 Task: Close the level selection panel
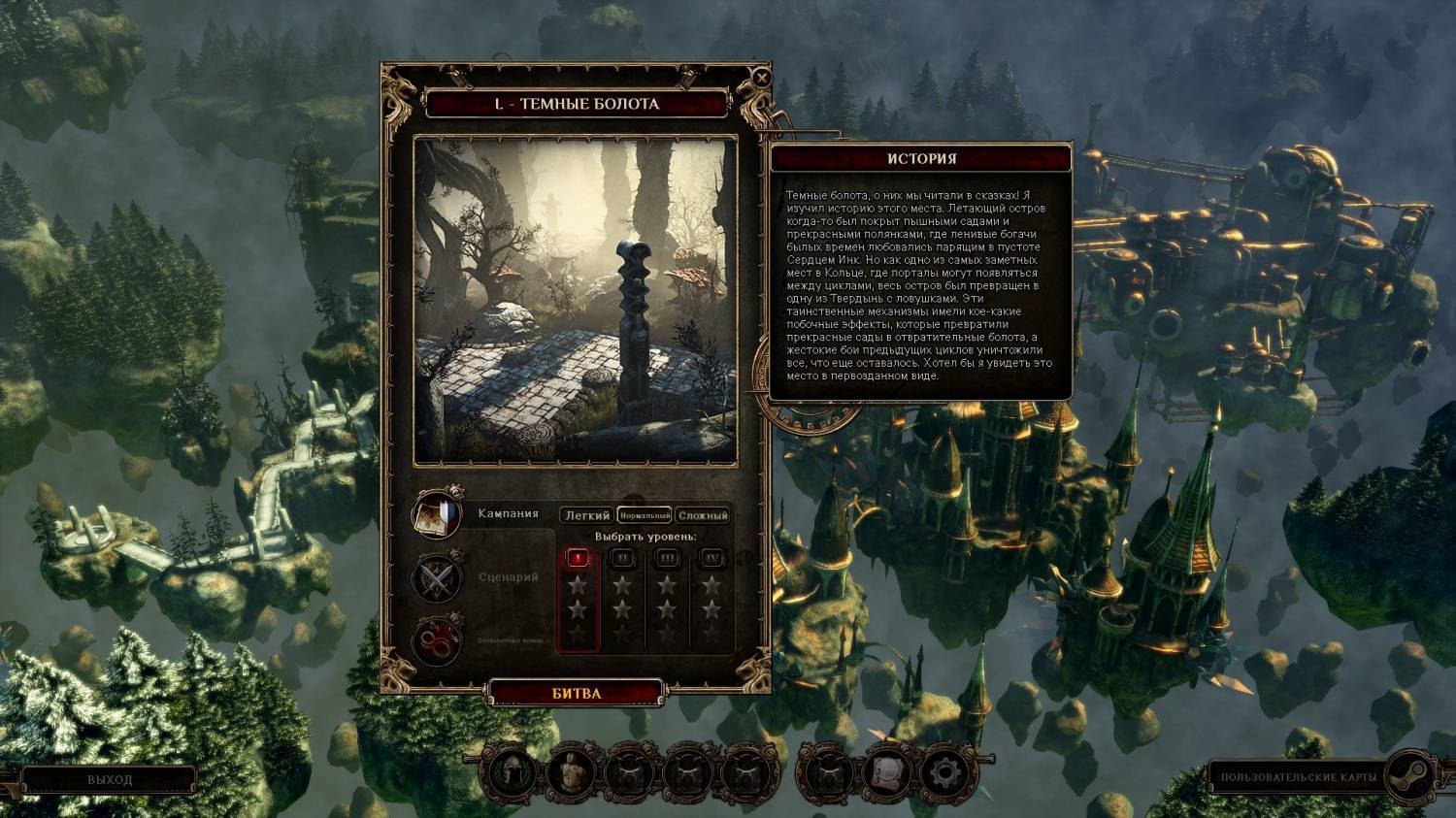pyautogui.click(x=762, y=78)
